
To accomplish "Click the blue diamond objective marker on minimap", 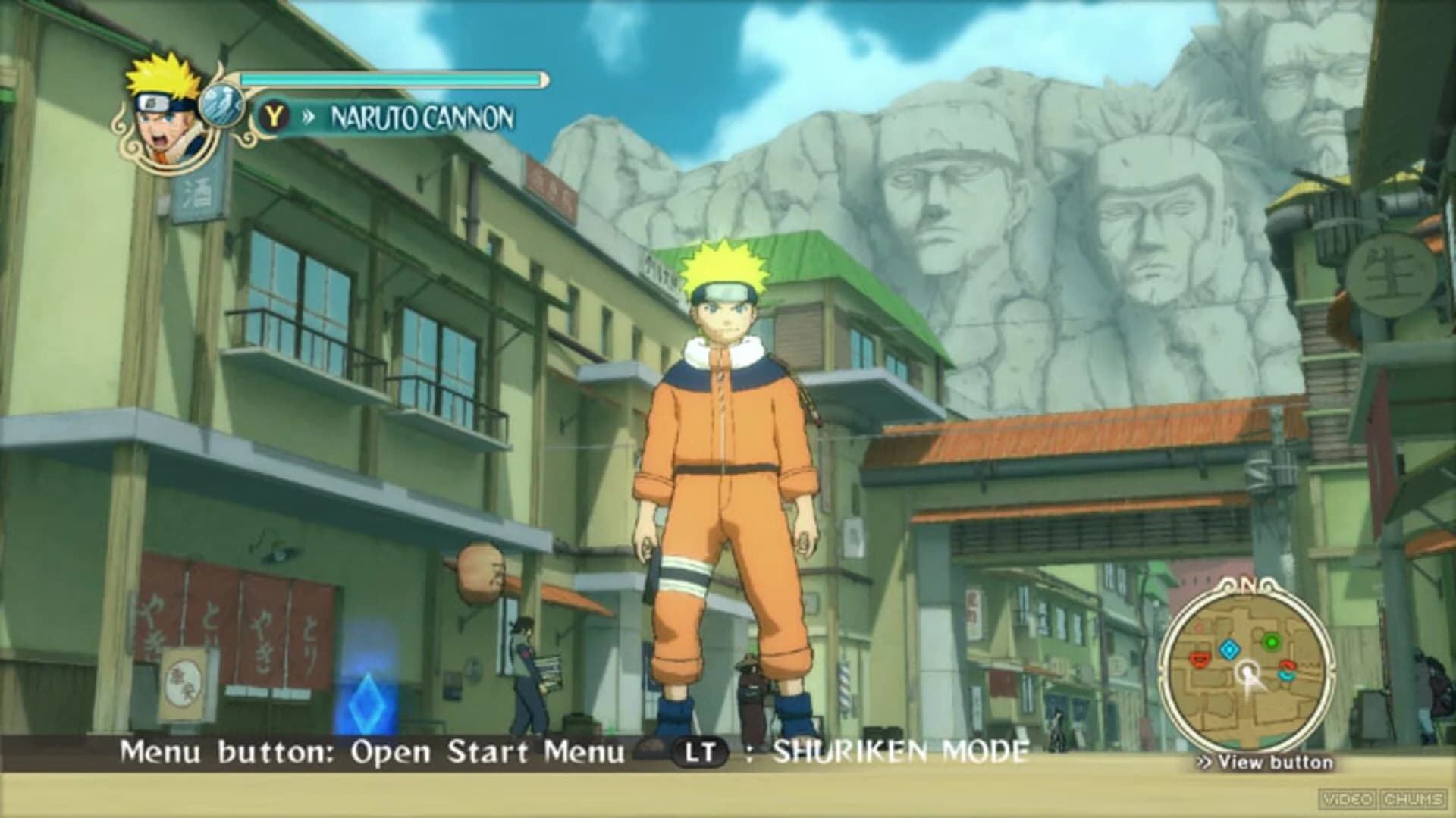I will 1229,649.
